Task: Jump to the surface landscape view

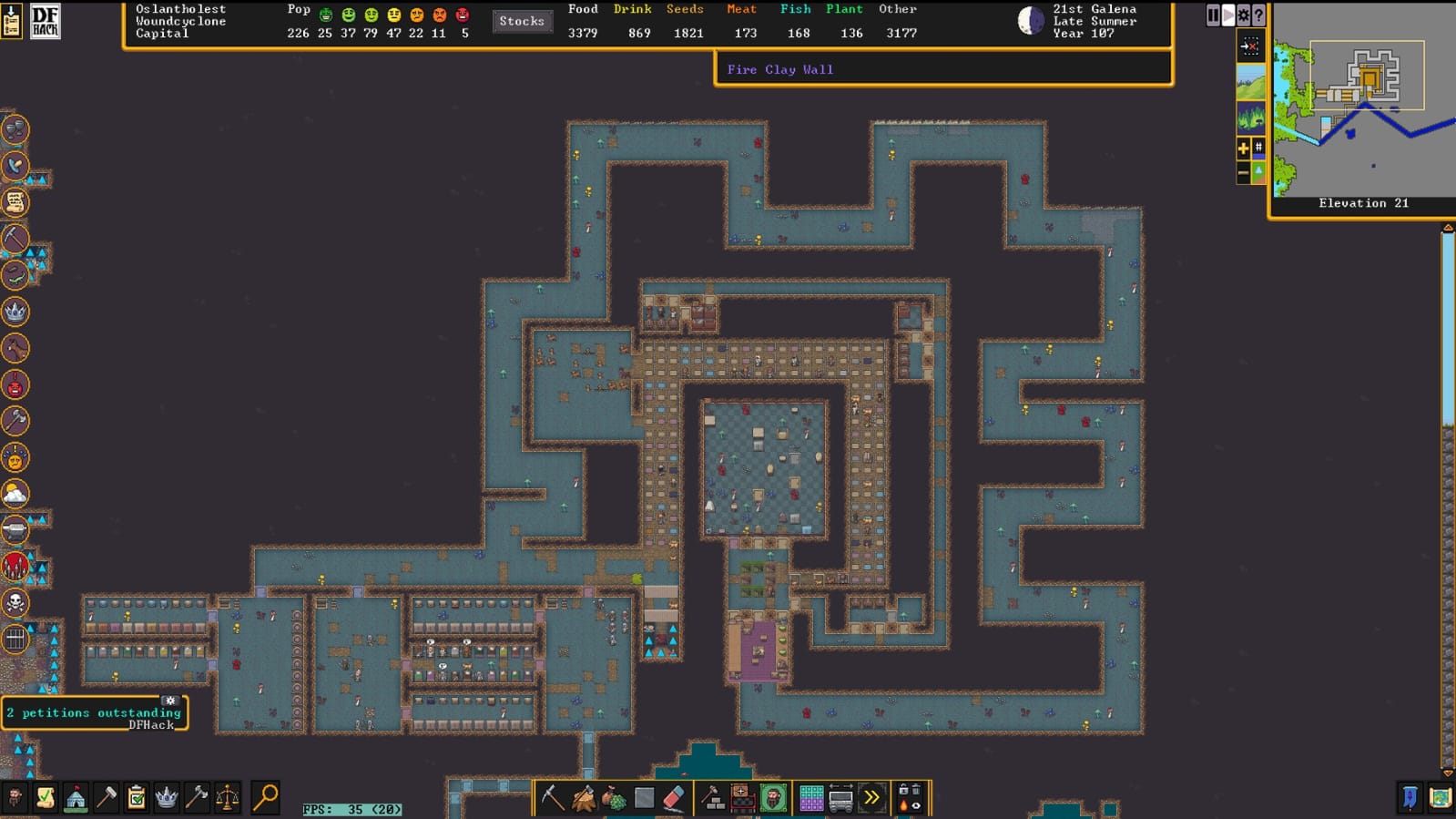Action: (1250, 83)
